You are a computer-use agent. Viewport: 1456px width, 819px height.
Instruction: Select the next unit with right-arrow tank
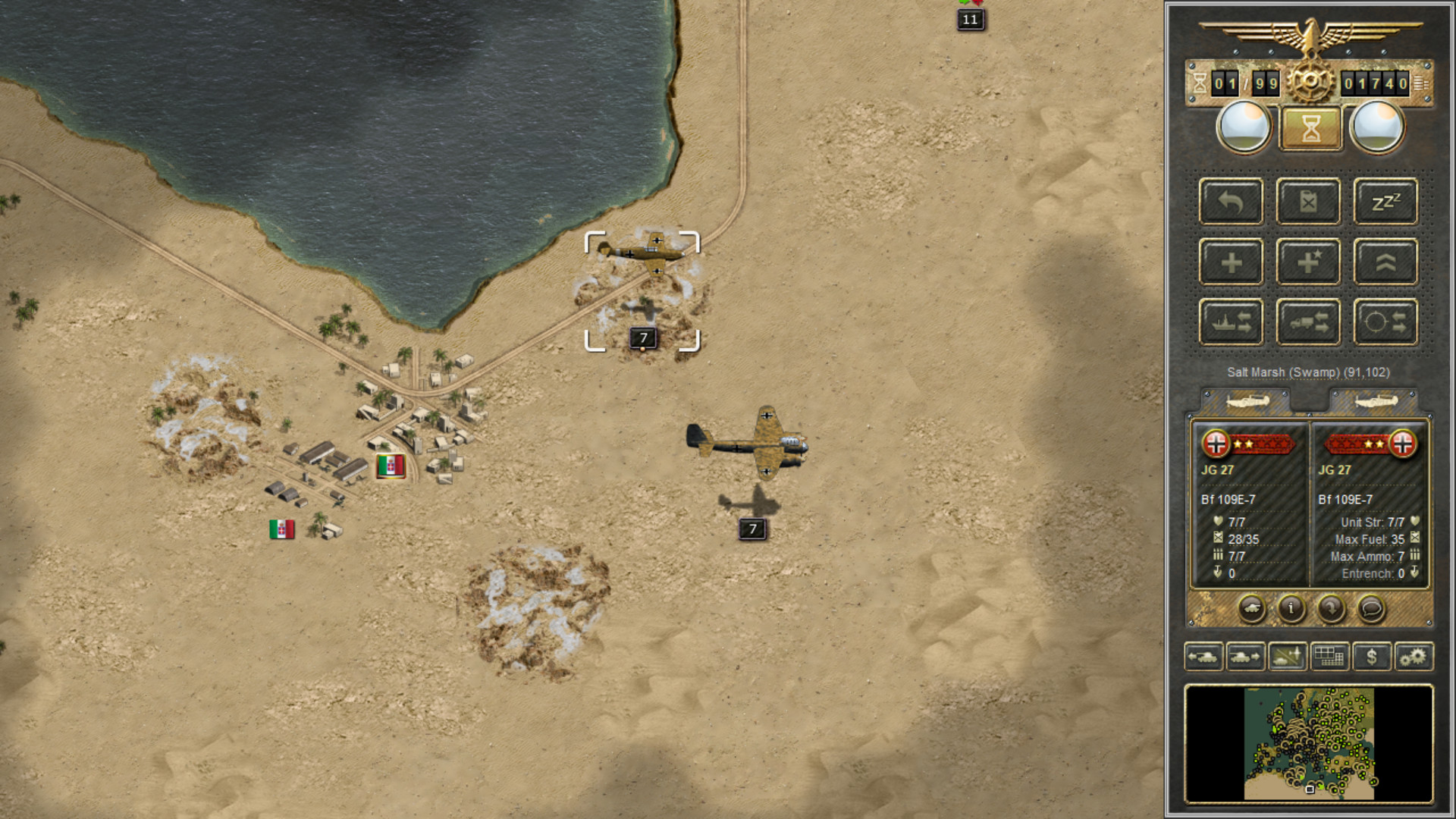point(1245,657)
